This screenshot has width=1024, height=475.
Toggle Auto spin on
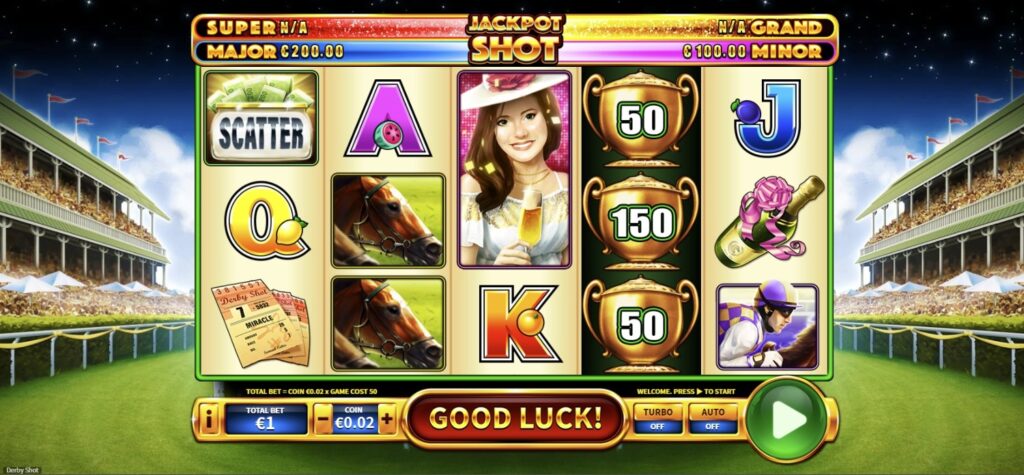pyautogui.click(x=714, y=418)
